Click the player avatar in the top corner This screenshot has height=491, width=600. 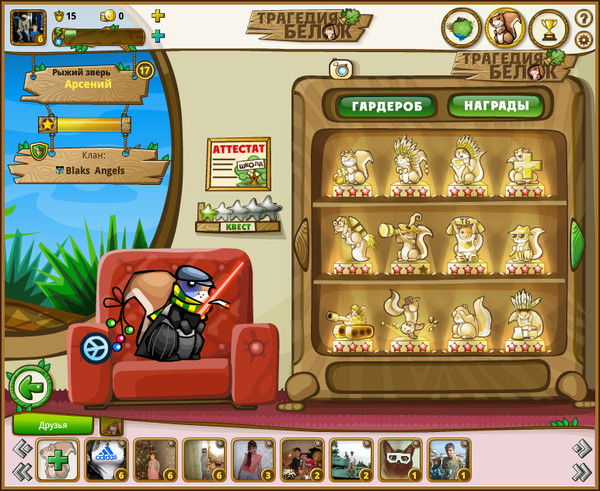pyautogui.click(x=25, y=26)
